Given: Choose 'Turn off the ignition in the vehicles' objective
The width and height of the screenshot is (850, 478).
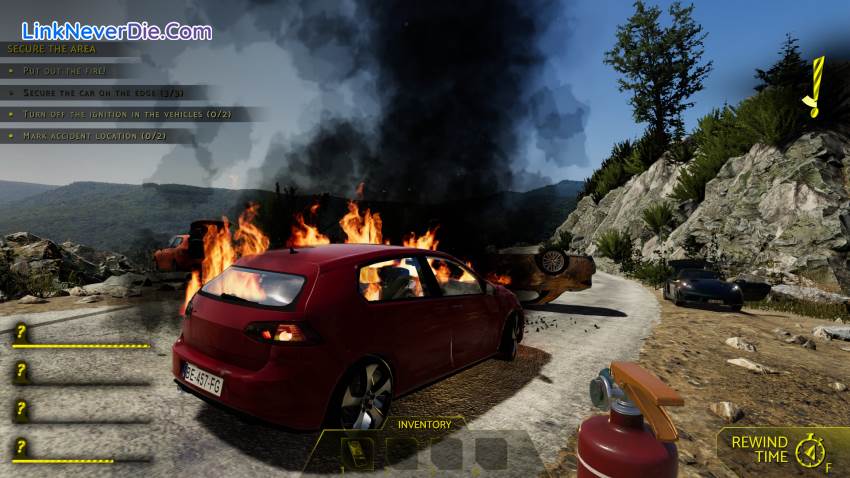Looking at the screenshot, I should point(131,114).
